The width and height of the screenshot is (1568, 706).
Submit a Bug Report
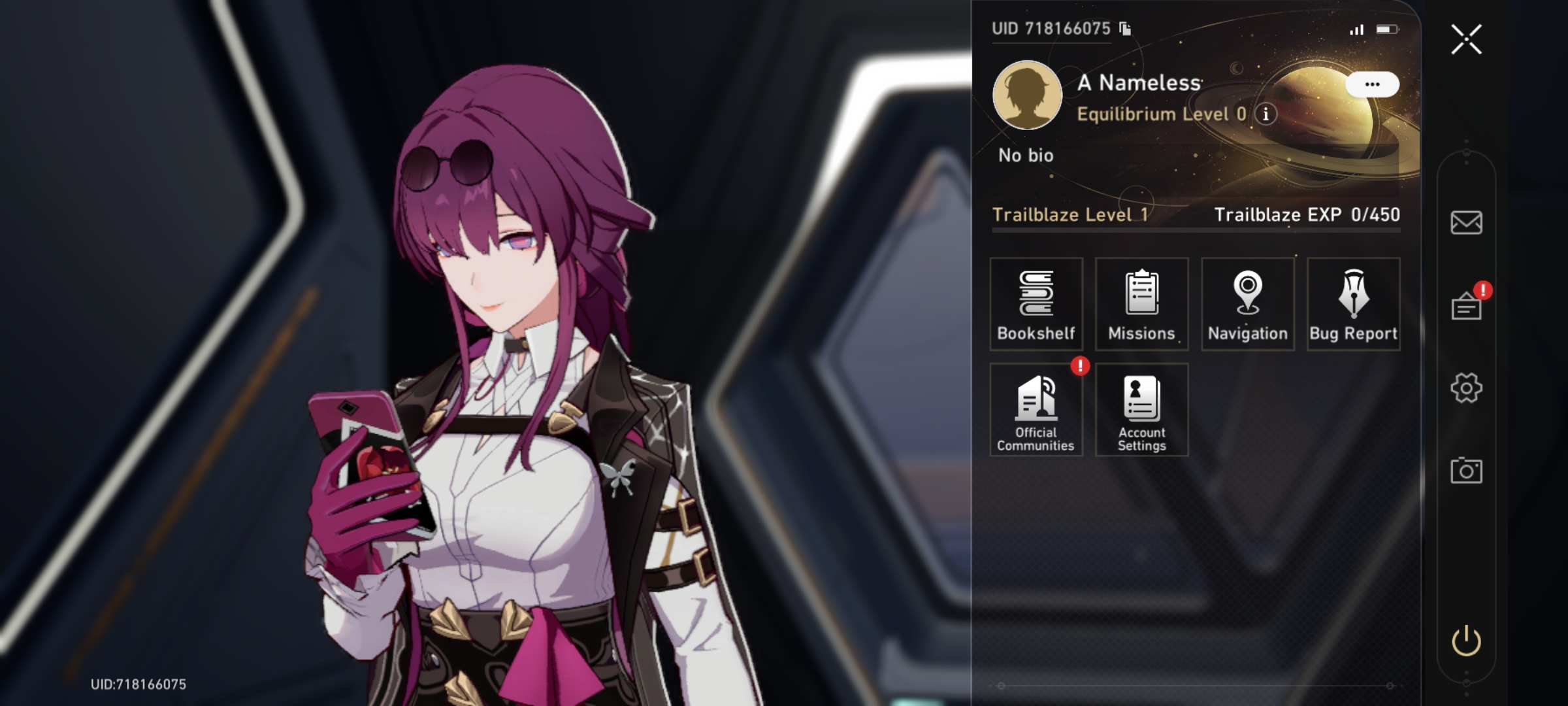(1353, 304)
